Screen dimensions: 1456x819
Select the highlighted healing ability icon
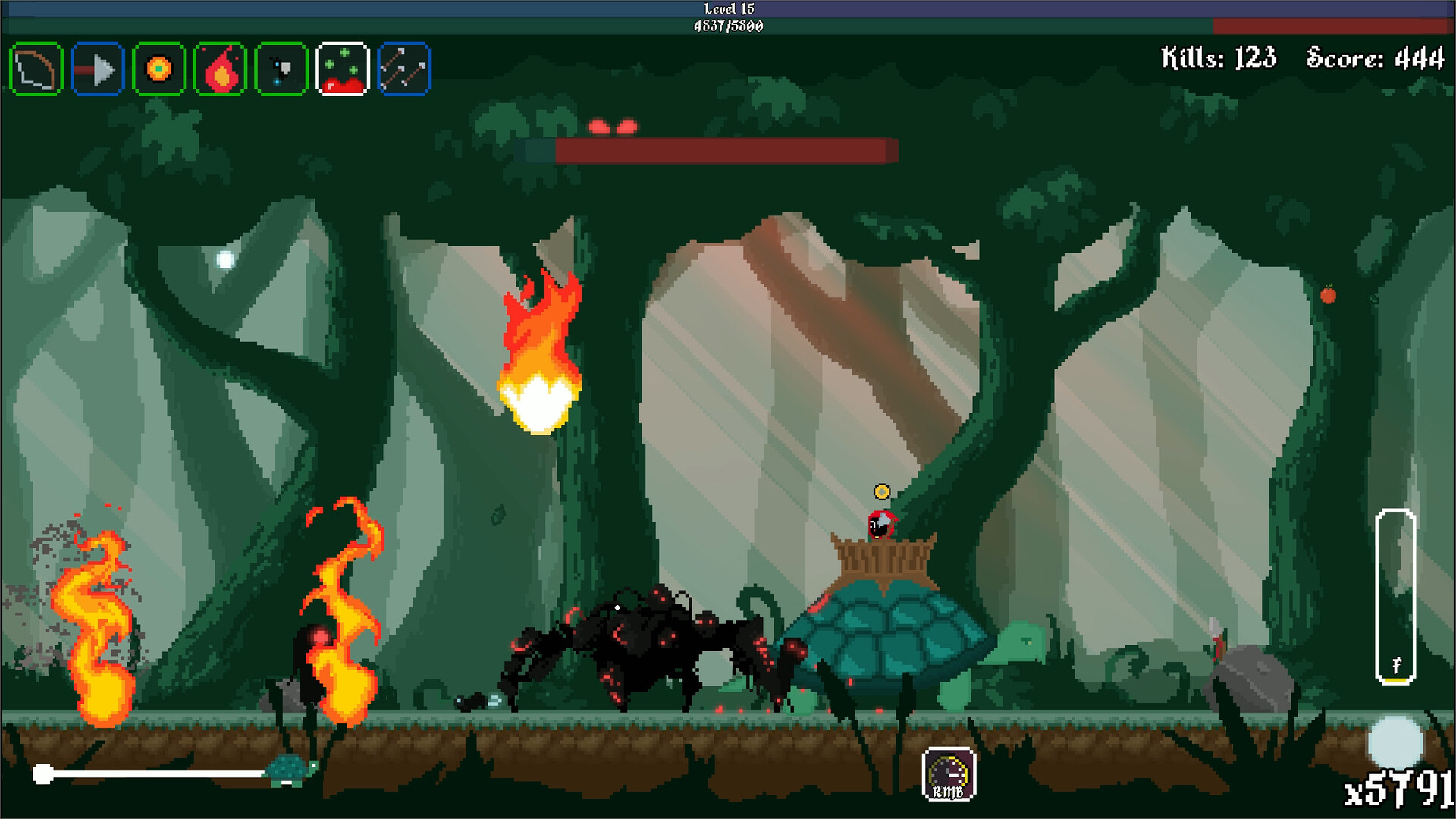coord(343,70)
